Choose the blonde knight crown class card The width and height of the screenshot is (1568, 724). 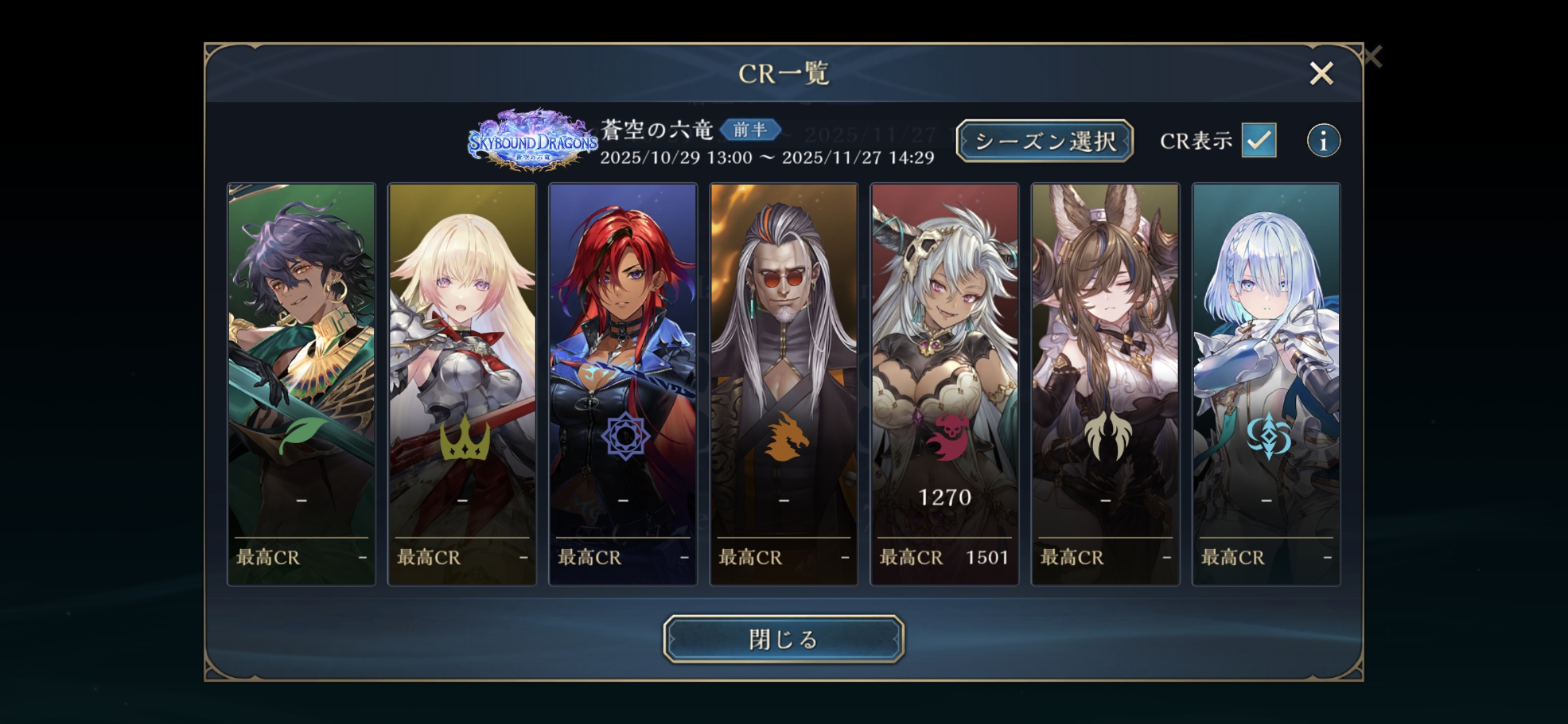[462, 384]
